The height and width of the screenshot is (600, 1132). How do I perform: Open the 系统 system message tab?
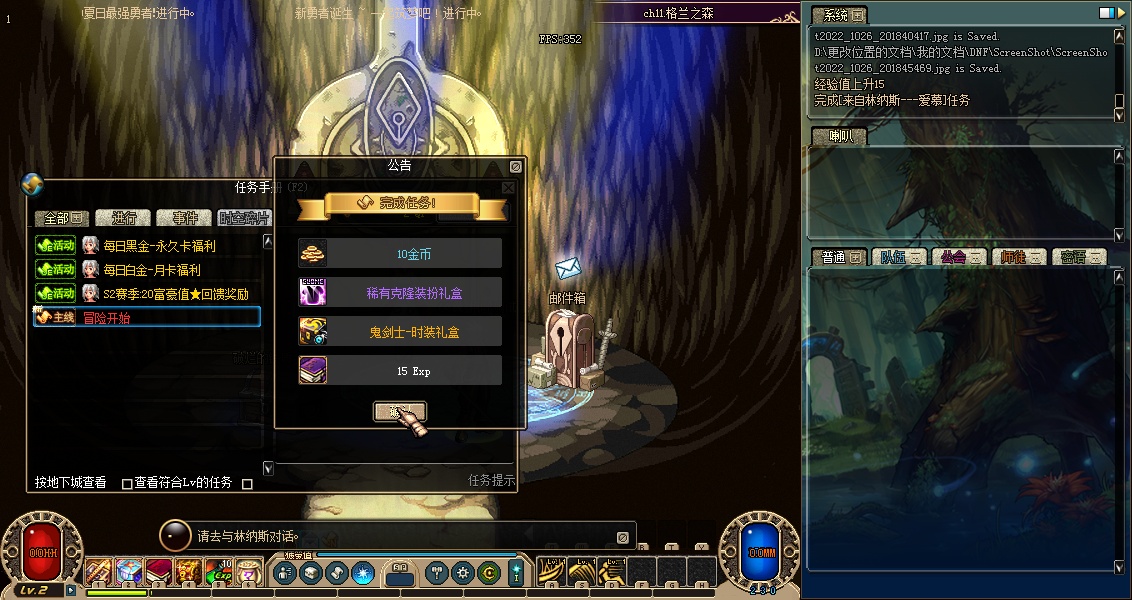(838, 15)
